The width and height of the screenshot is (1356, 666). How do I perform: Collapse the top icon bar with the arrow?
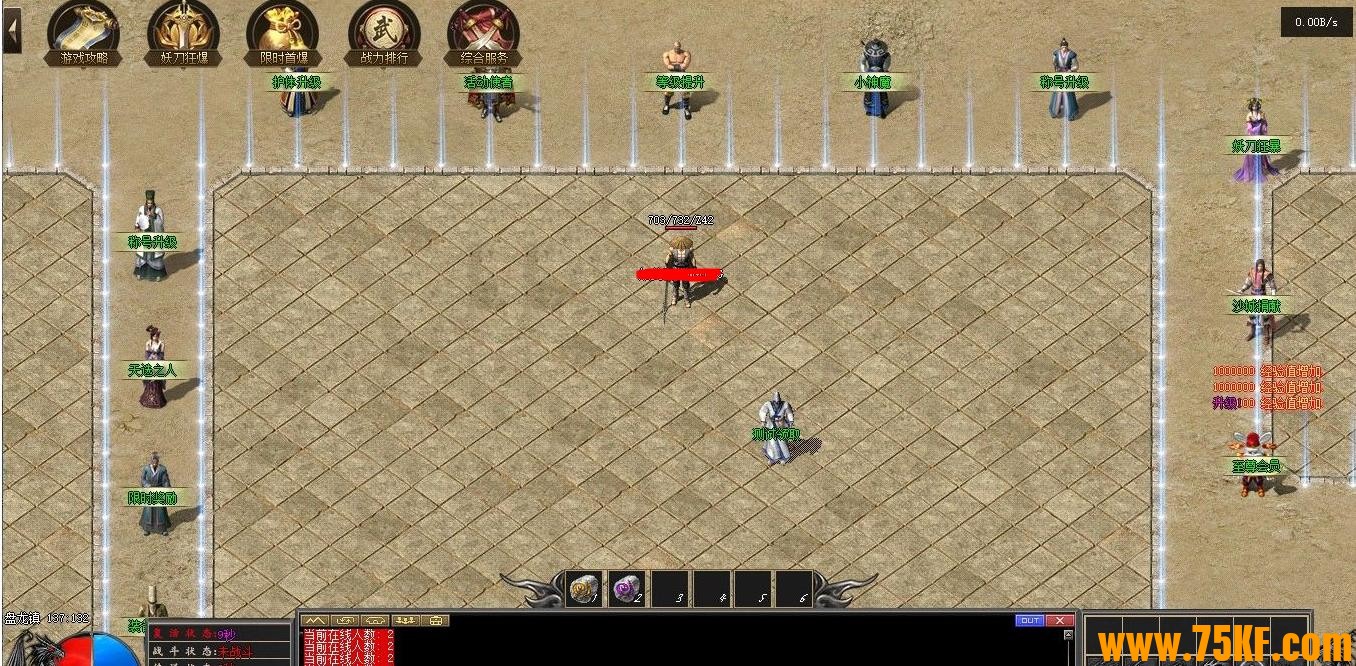tap(12, 31)
